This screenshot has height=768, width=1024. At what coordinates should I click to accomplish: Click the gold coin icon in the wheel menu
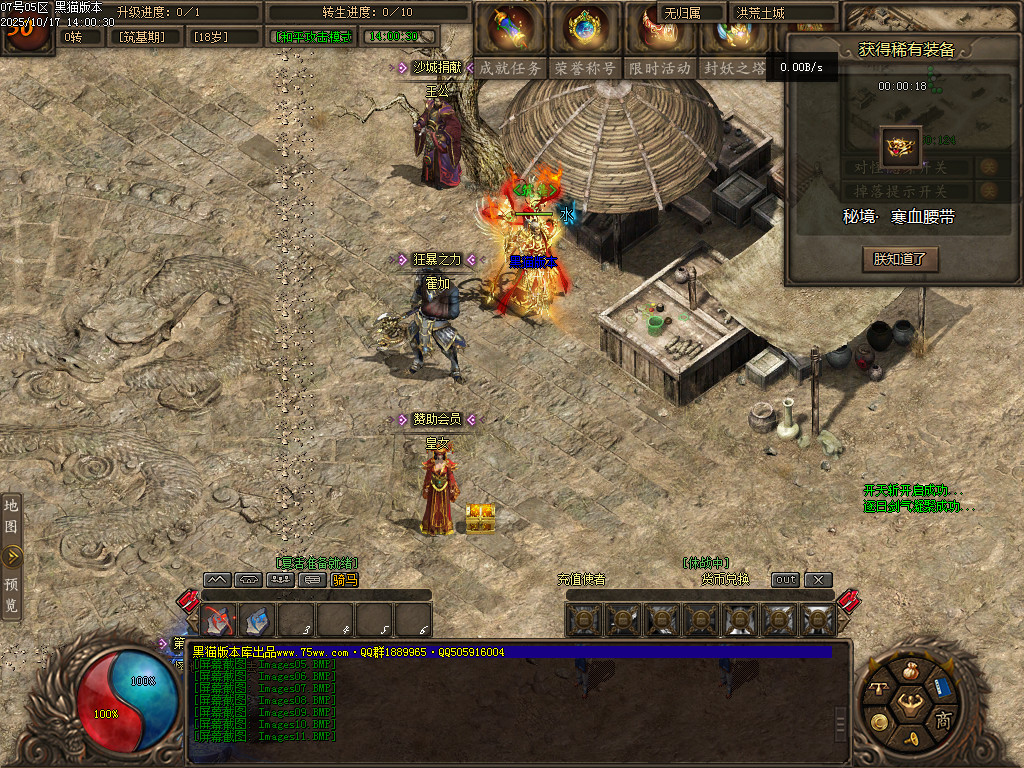click(879, 721)
